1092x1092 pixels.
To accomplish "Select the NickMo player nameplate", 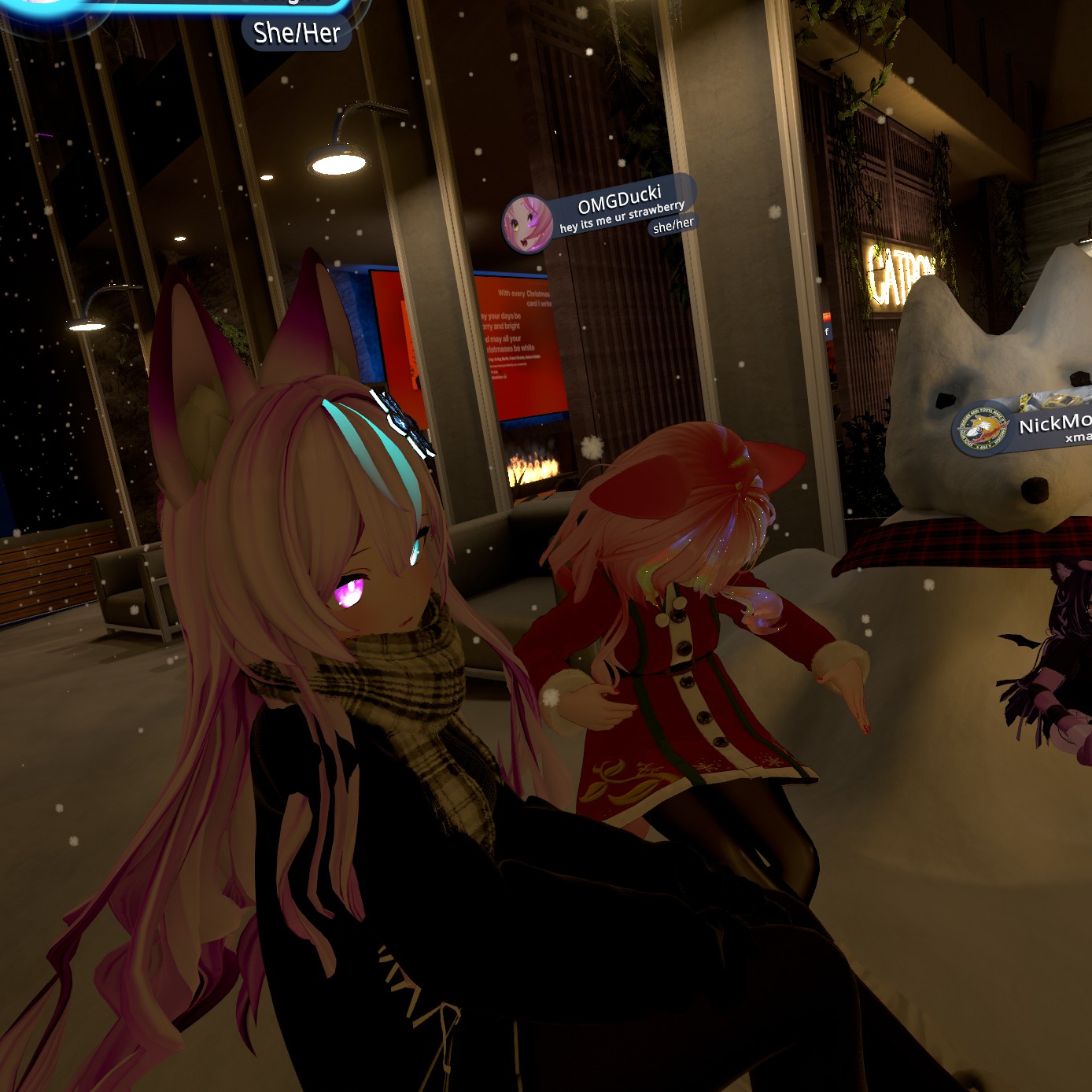I will click(x=1054, y=425).
